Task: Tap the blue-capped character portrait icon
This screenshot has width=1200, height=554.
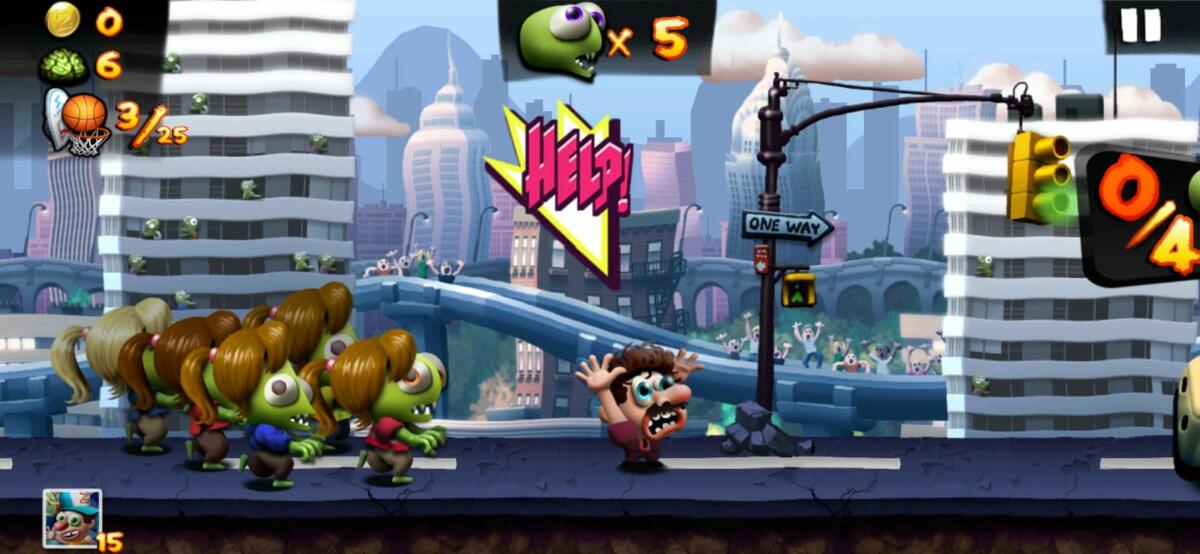Action: (72, 518)
